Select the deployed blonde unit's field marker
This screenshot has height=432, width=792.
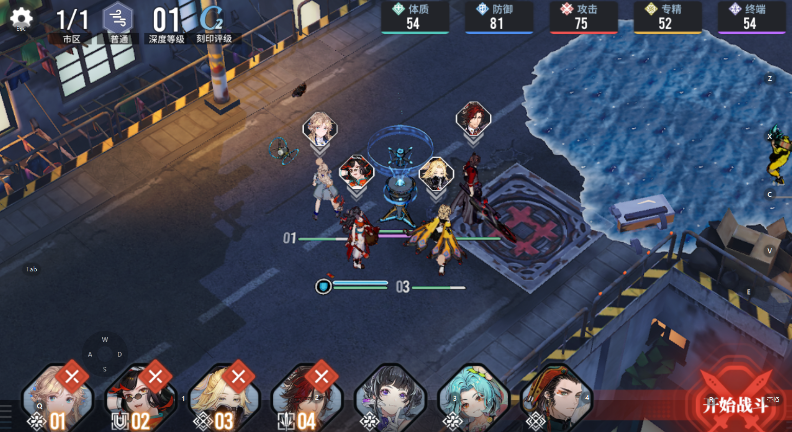[321, 127]
